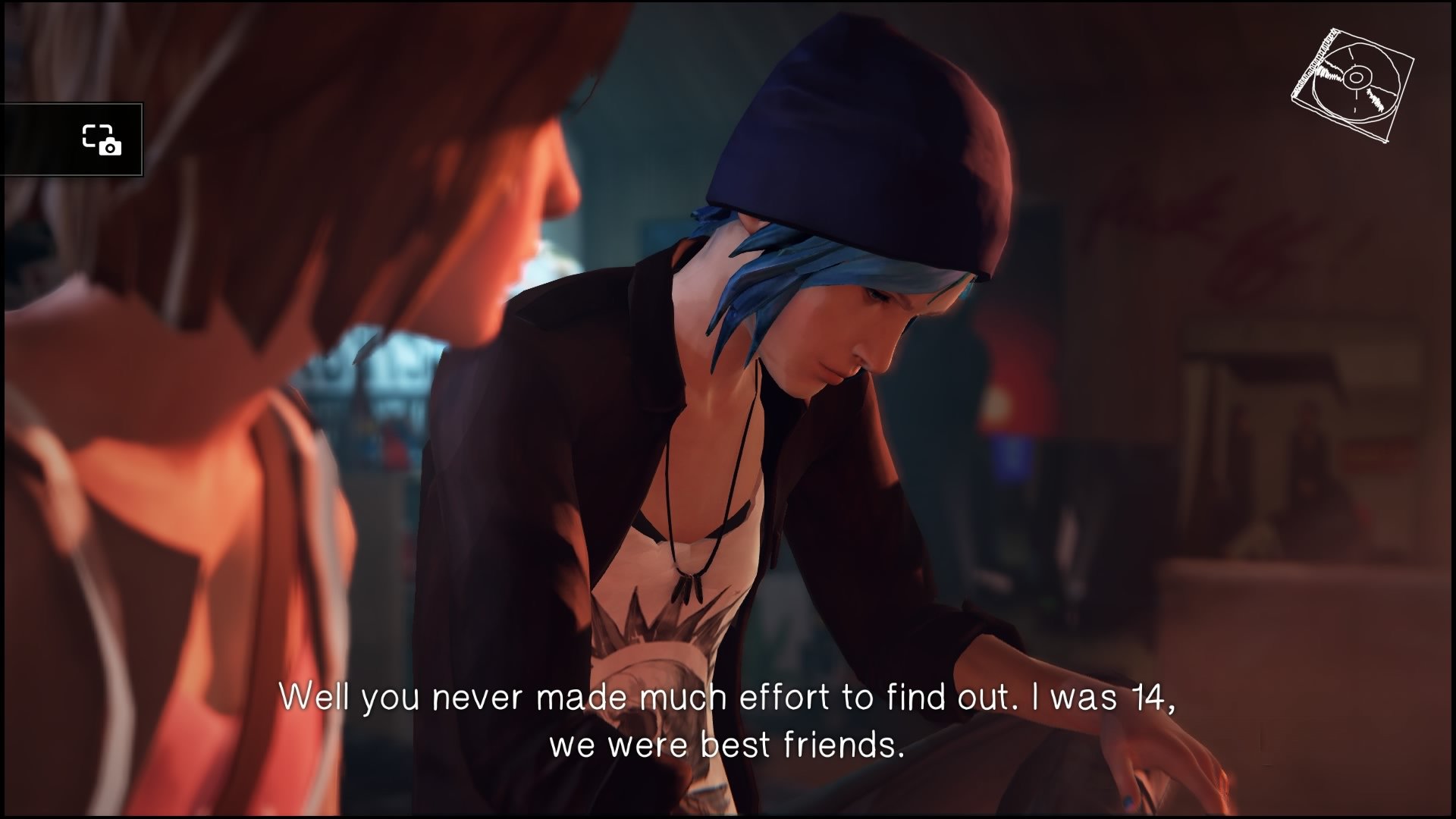
Task: Click the spine of the sketched CD jewel case
Action: pos(1314,62)
